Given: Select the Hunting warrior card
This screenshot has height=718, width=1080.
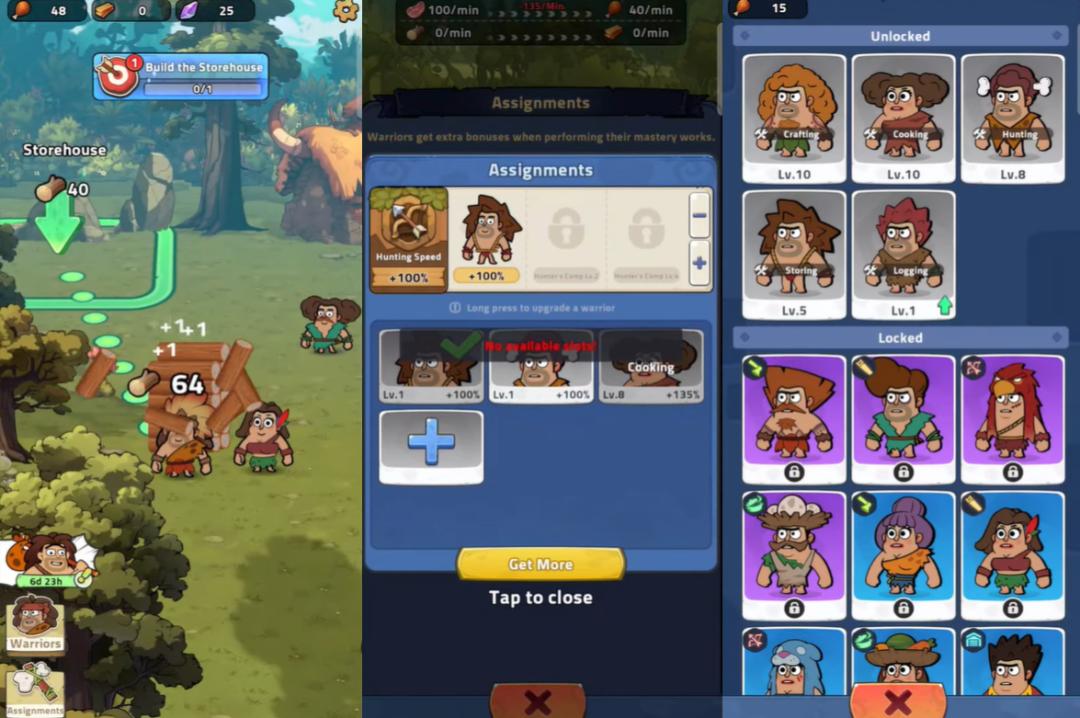Looking at the screenshot, I should tap(1012, 118).
